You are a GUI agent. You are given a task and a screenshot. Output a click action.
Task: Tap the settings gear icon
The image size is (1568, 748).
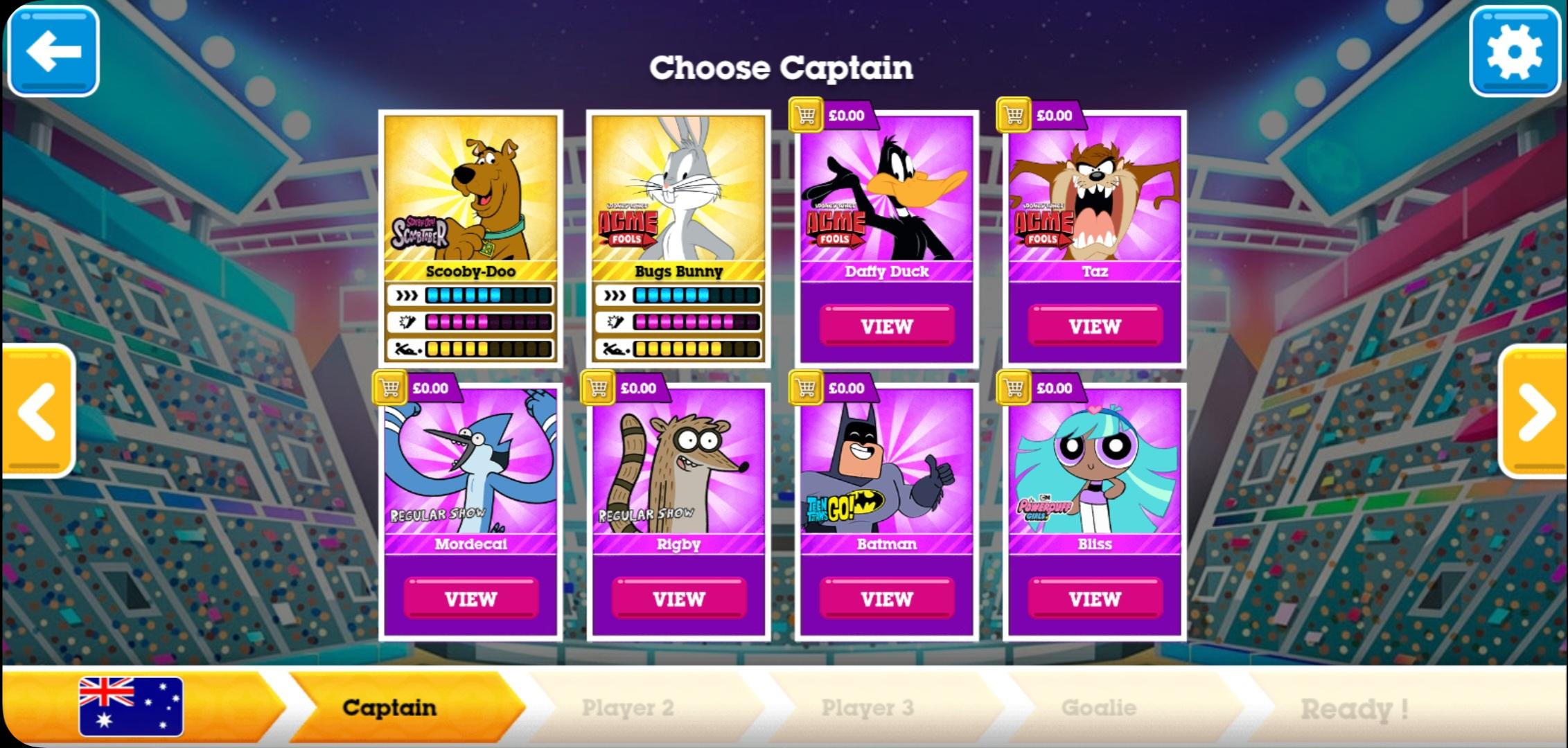[x=1515, y=51]
